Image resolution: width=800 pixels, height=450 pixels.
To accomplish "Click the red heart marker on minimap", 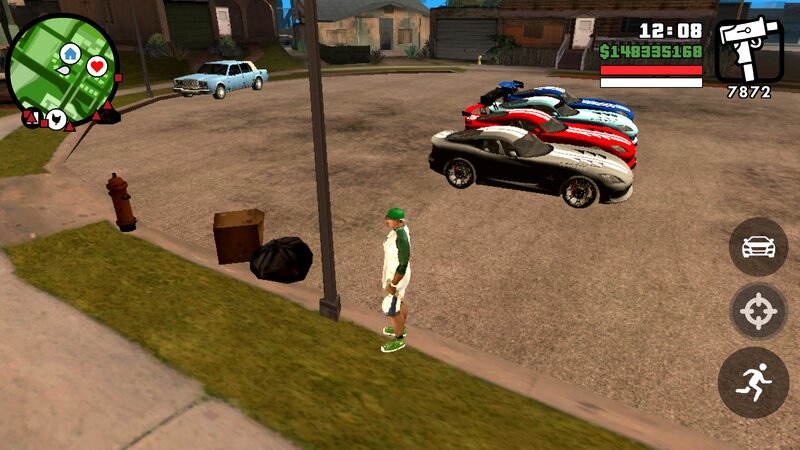I will [x=97, y=67].
